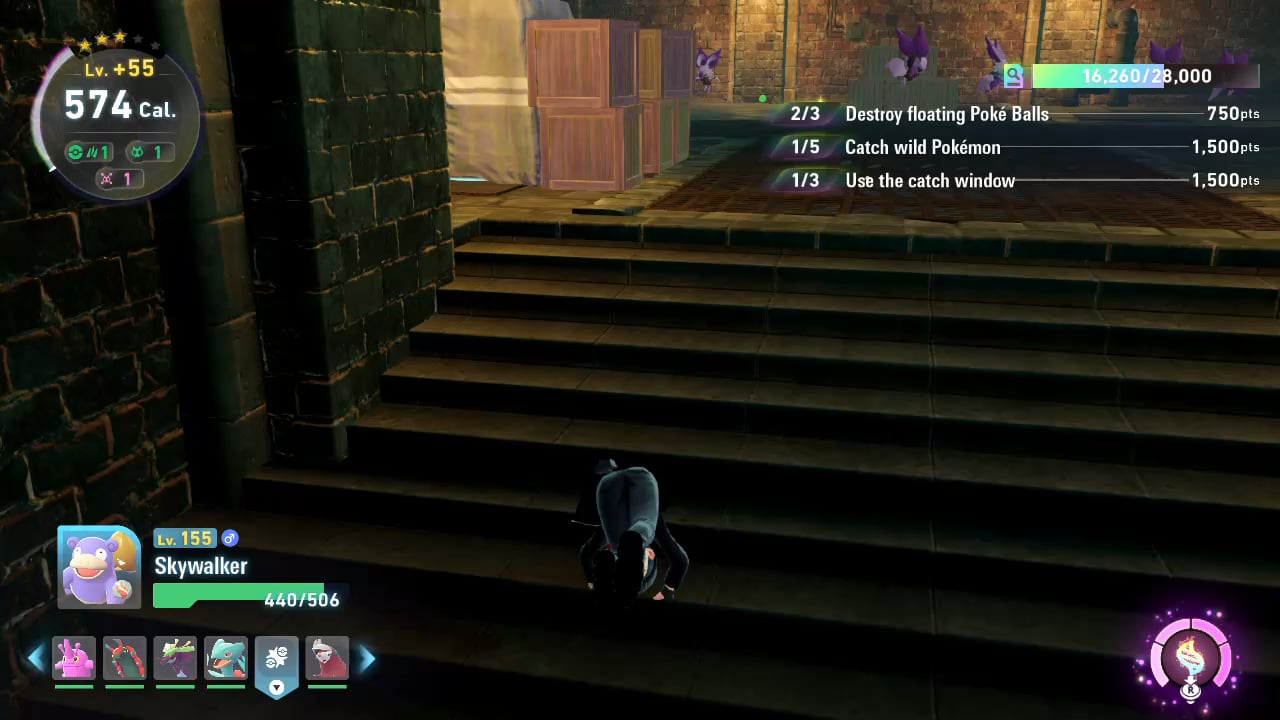This screenshot has width=1280, height=720.
Task: Select the Catch wild Pokémon objective
Action: [922, 147]
